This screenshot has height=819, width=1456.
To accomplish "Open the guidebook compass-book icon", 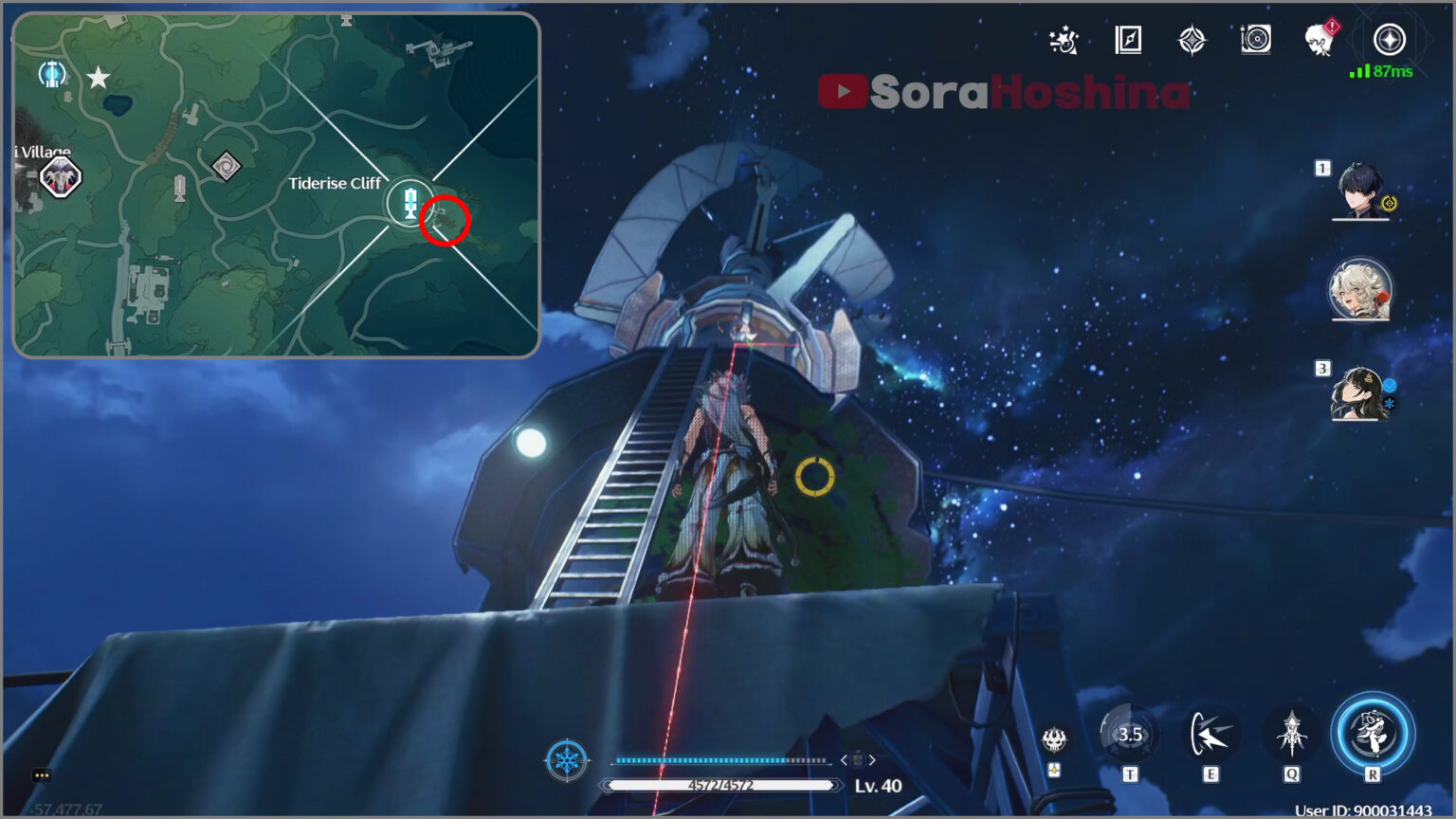I will point(1128,40).
